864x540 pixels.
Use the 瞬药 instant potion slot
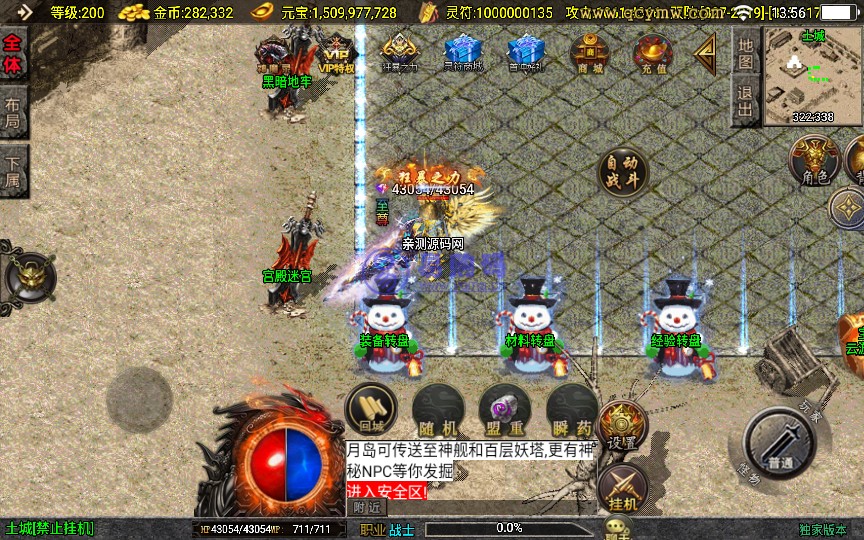pyautogui.click(x=571, y=411)
